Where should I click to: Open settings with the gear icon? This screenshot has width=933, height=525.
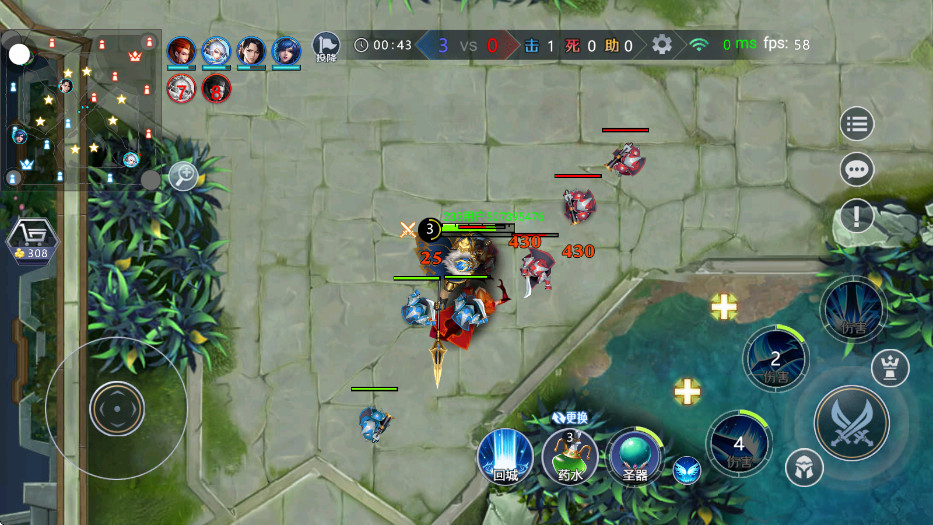pyautogui.click(x=661, y=45)
